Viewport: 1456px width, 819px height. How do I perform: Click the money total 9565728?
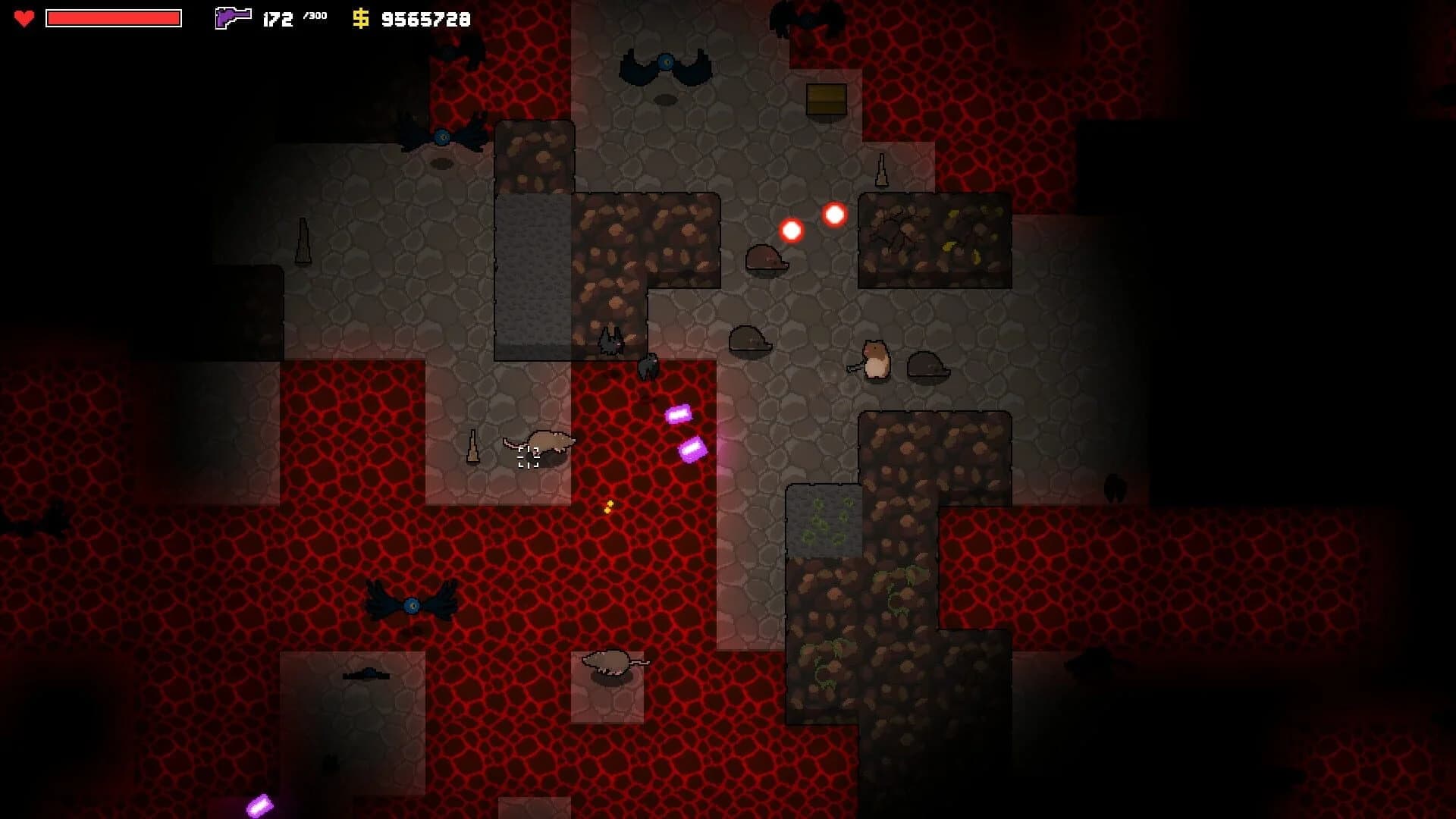425,18
